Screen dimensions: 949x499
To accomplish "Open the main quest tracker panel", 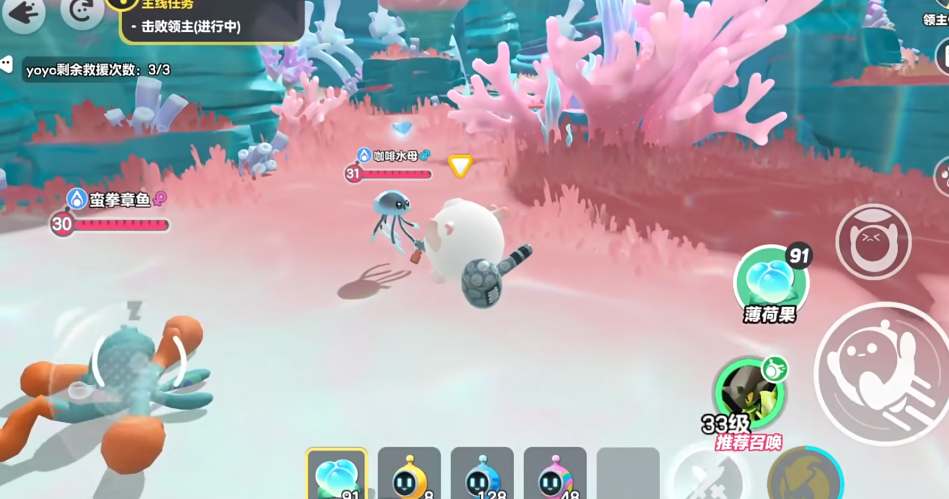I will (x=212, y=20).
